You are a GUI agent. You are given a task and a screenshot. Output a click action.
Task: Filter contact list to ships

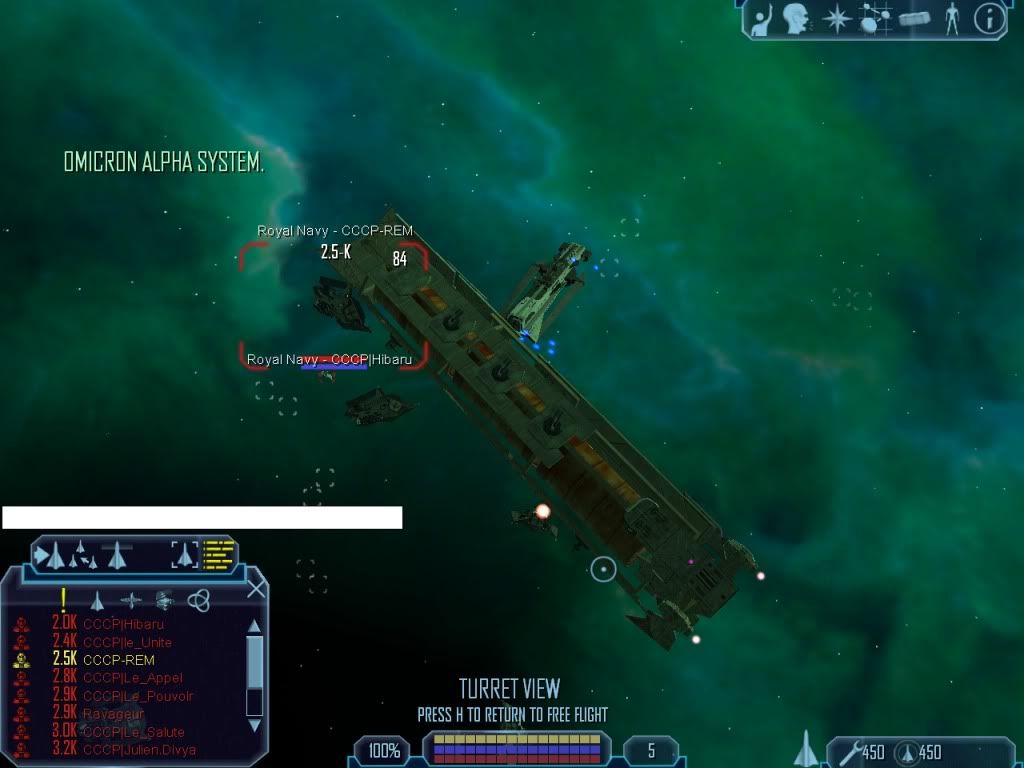pyautogui.click(x=97, y=600)
